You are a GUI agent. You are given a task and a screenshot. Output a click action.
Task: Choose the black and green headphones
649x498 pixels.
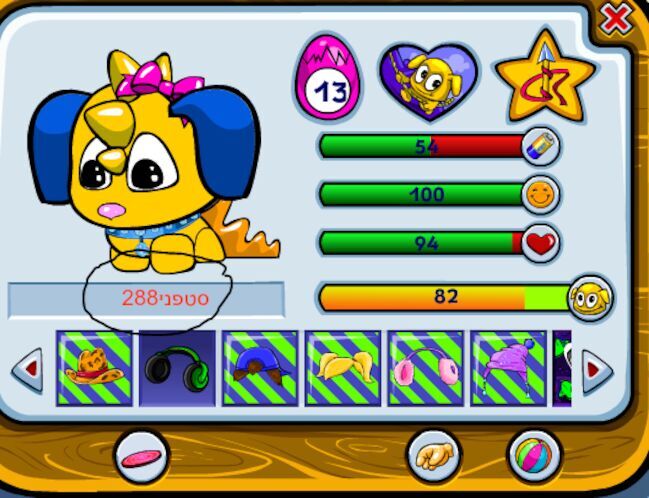pyautogui.click(x=177, y=368)
